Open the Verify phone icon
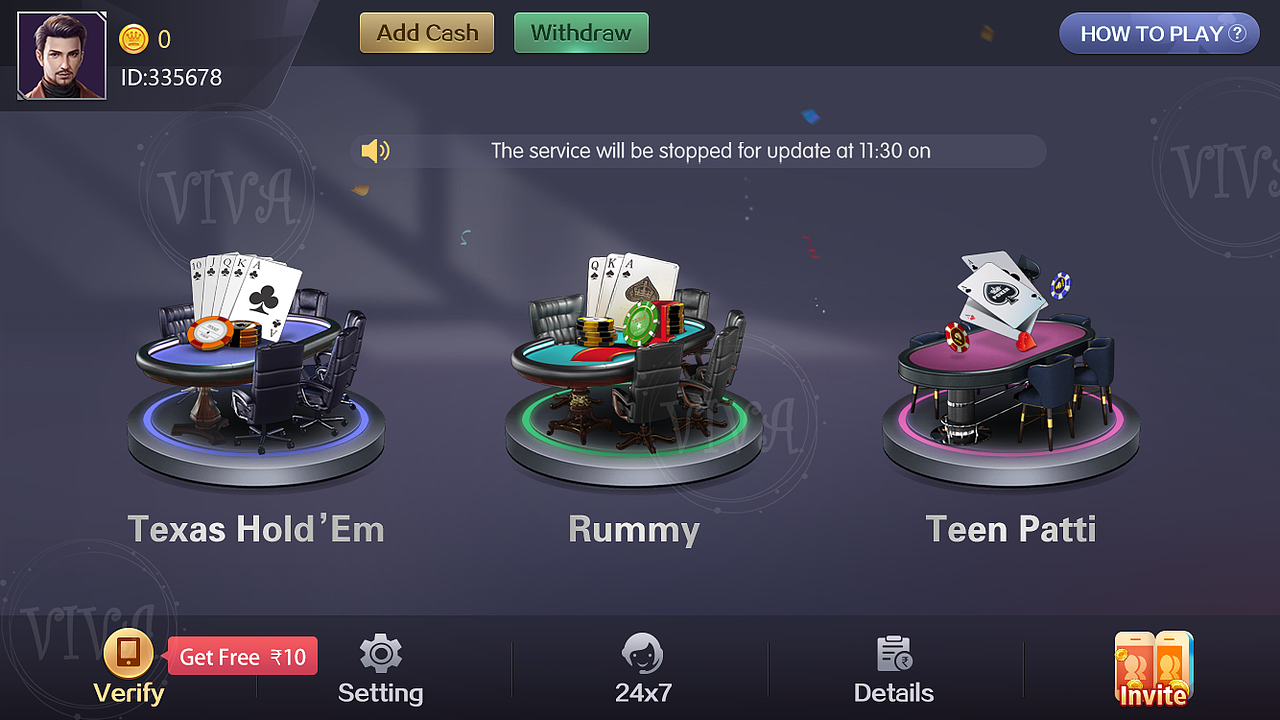The image size is (1280, 720). [127, 655]
